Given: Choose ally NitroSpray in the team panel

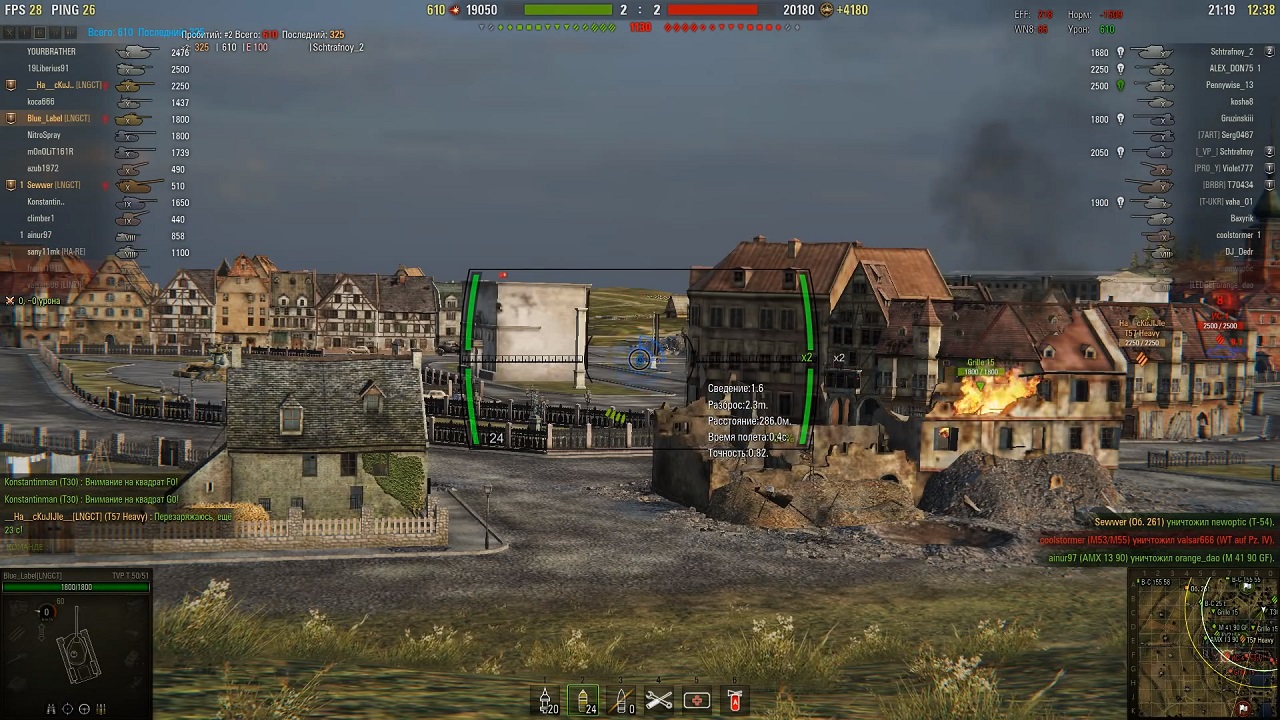Looking at the screenshot, I should pyautogui.click(x=44, y=135).
